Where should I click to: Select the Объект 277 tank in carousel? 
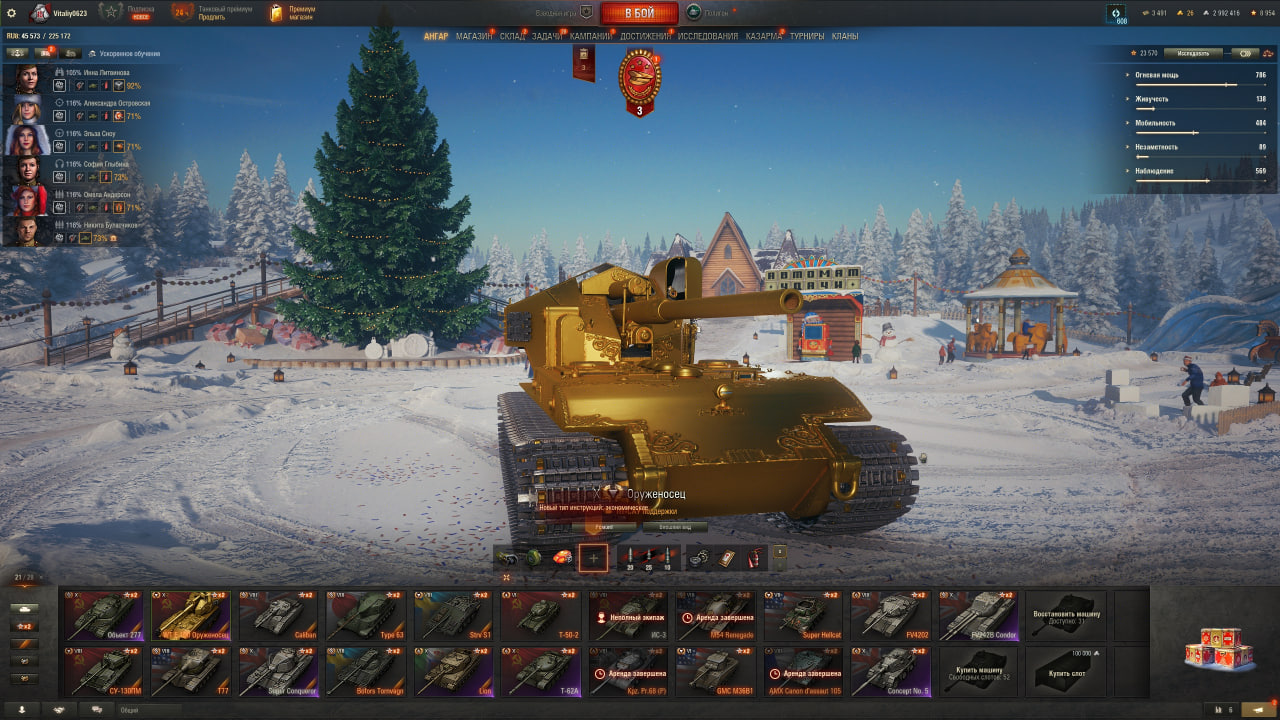(103, 615)
